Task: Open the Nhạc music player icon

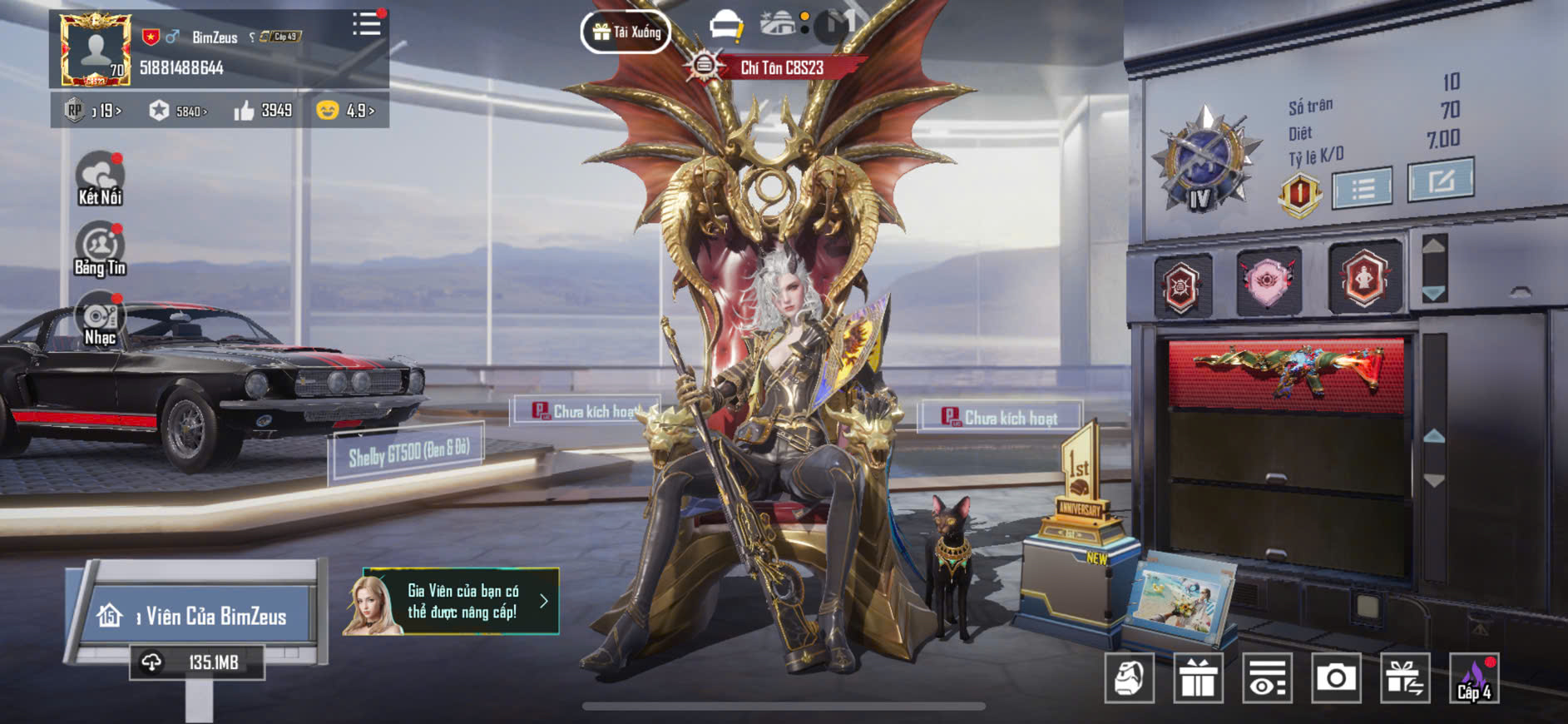Action: [x=100, y=319]
